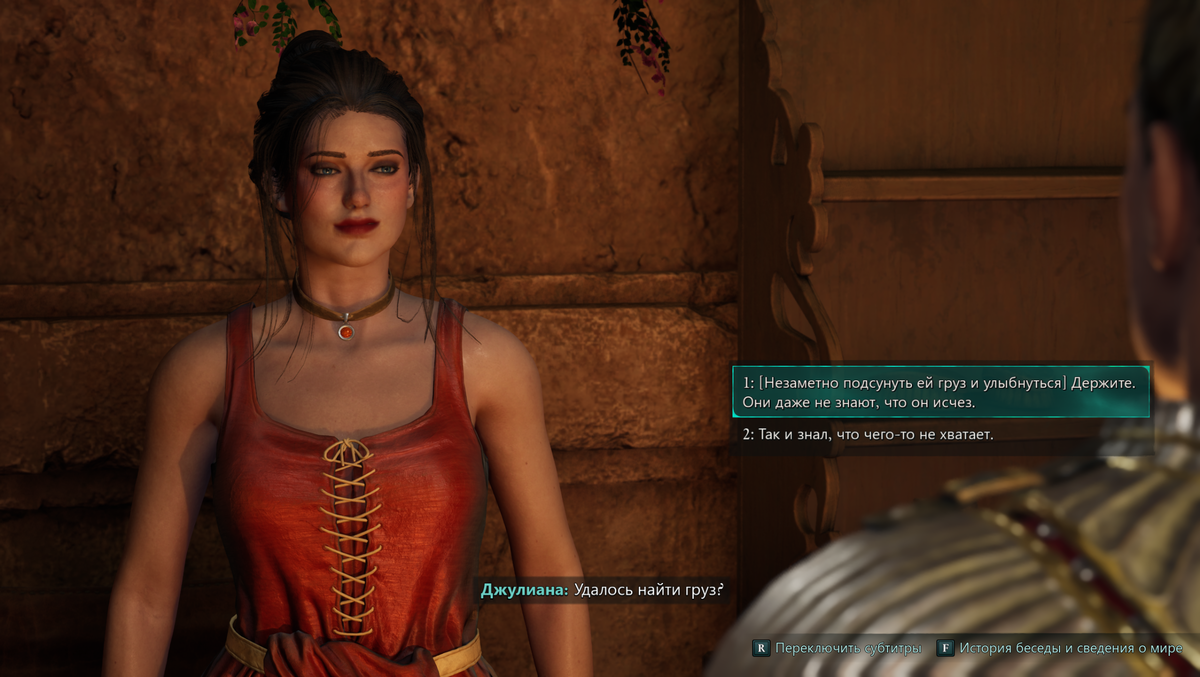Choose the reply about slipping her the cargo

940,392
